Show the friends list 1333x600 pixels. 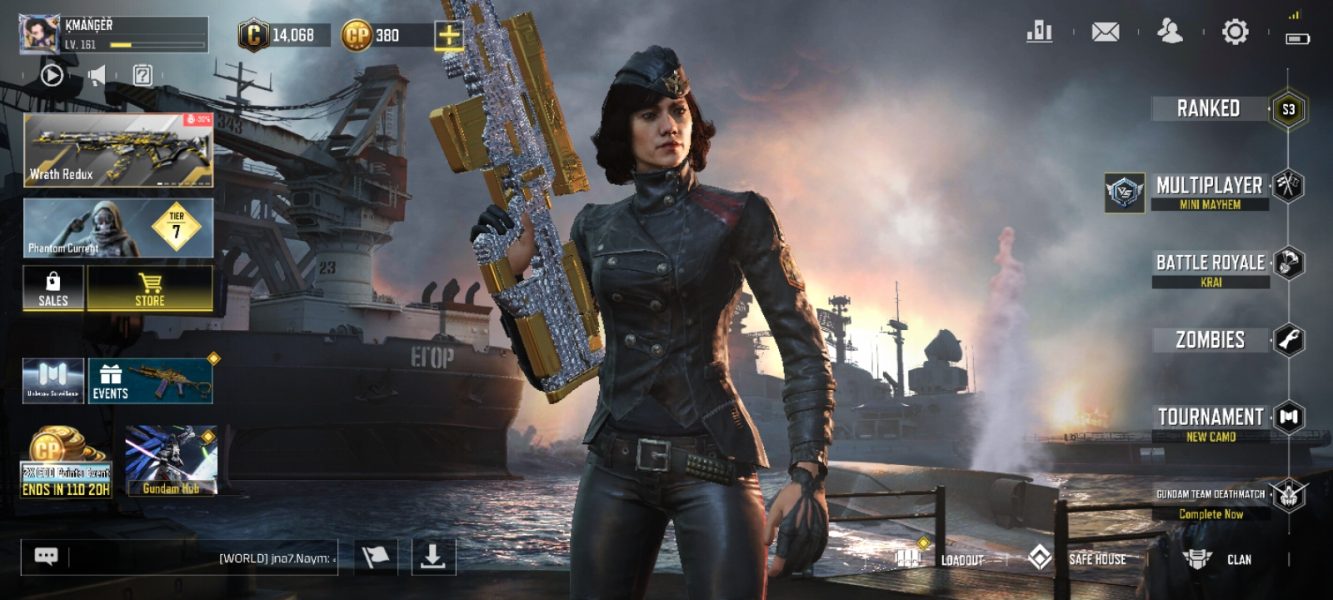[1169, 32]
